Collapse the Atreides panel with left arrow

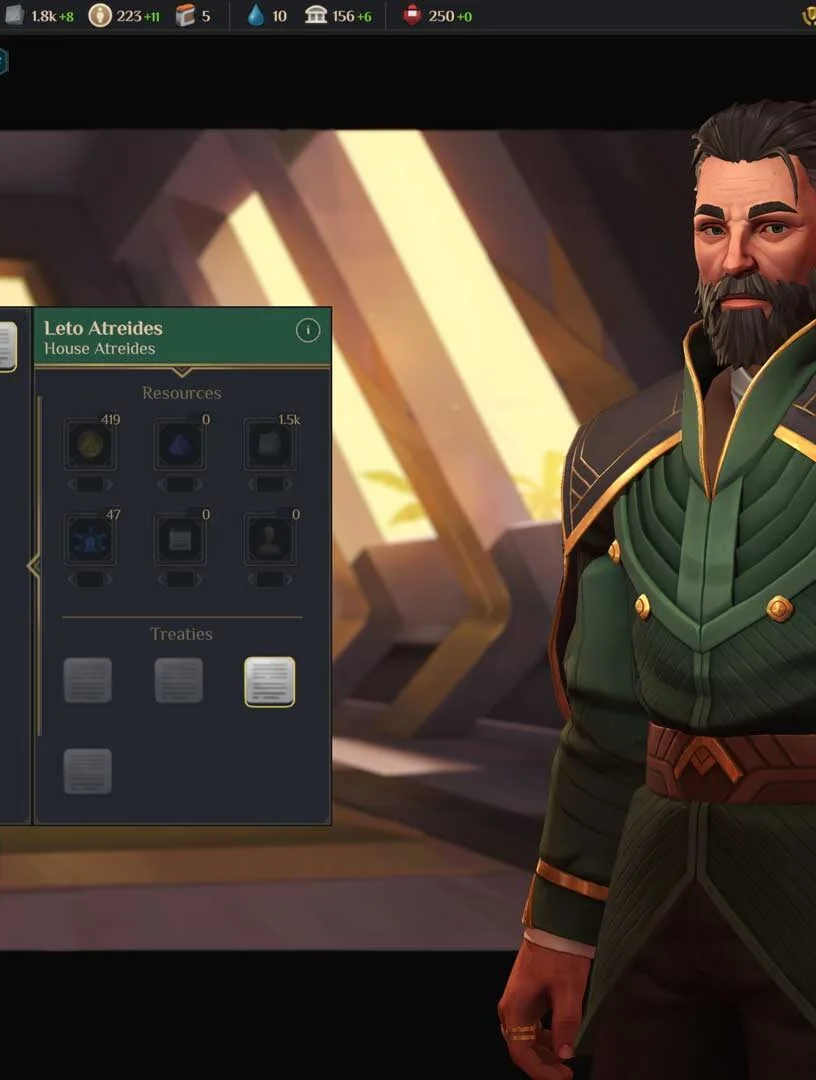(x=33, y=567)
